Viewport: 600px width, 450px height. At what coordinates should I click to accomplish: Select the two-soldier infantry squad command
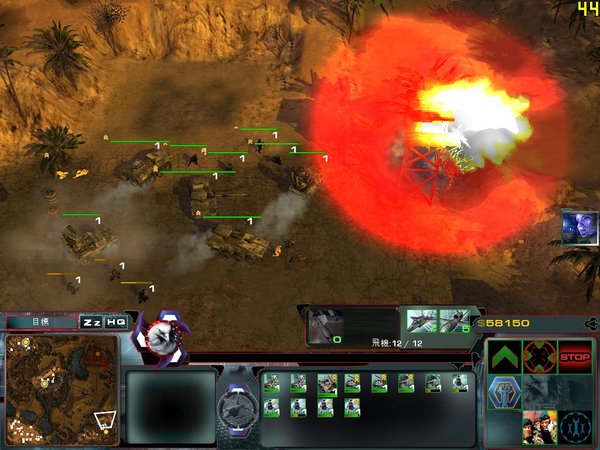(539, 426)
